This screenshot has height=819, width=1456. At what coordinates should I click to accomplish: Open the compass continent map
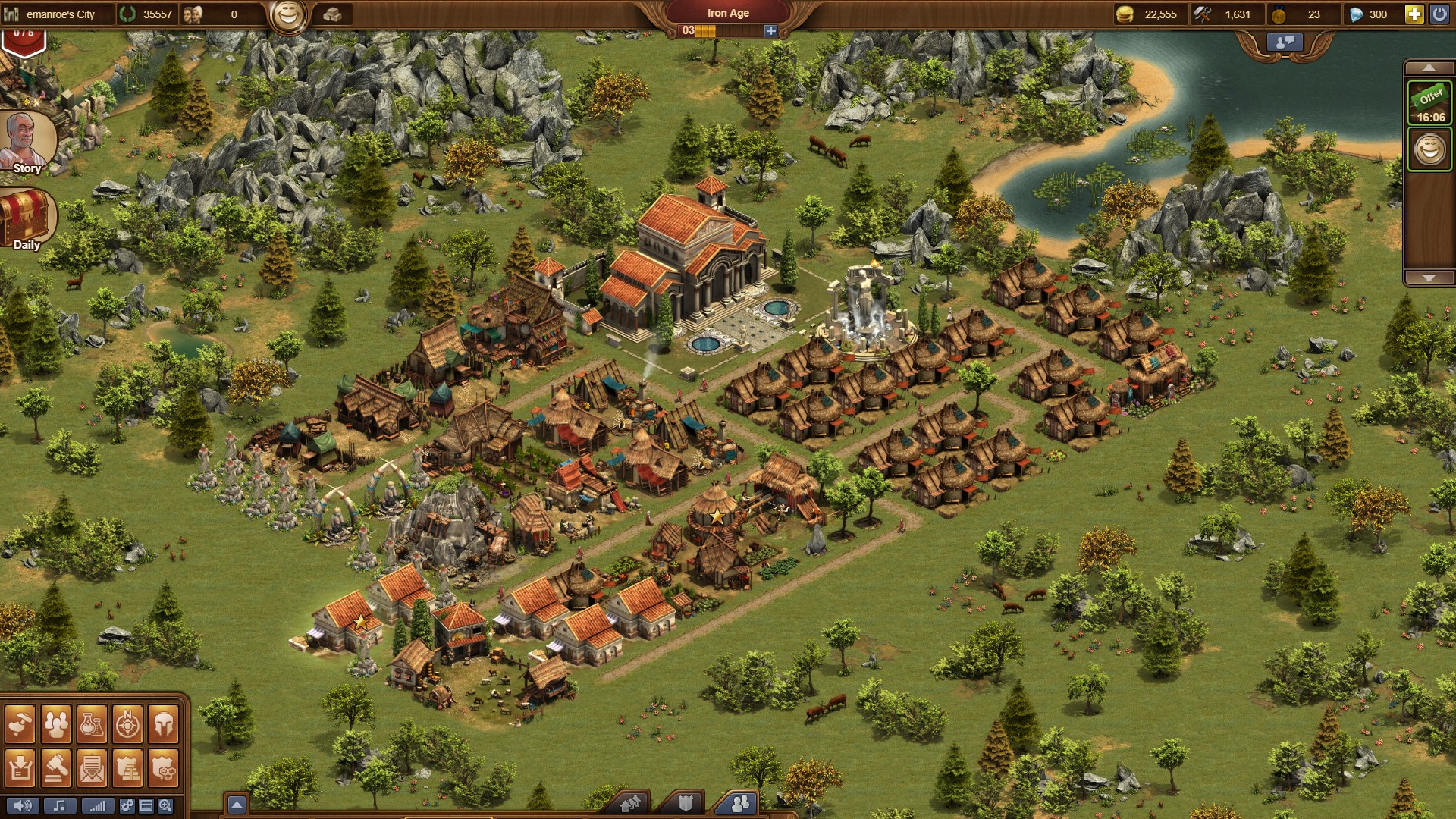[127, 726]
